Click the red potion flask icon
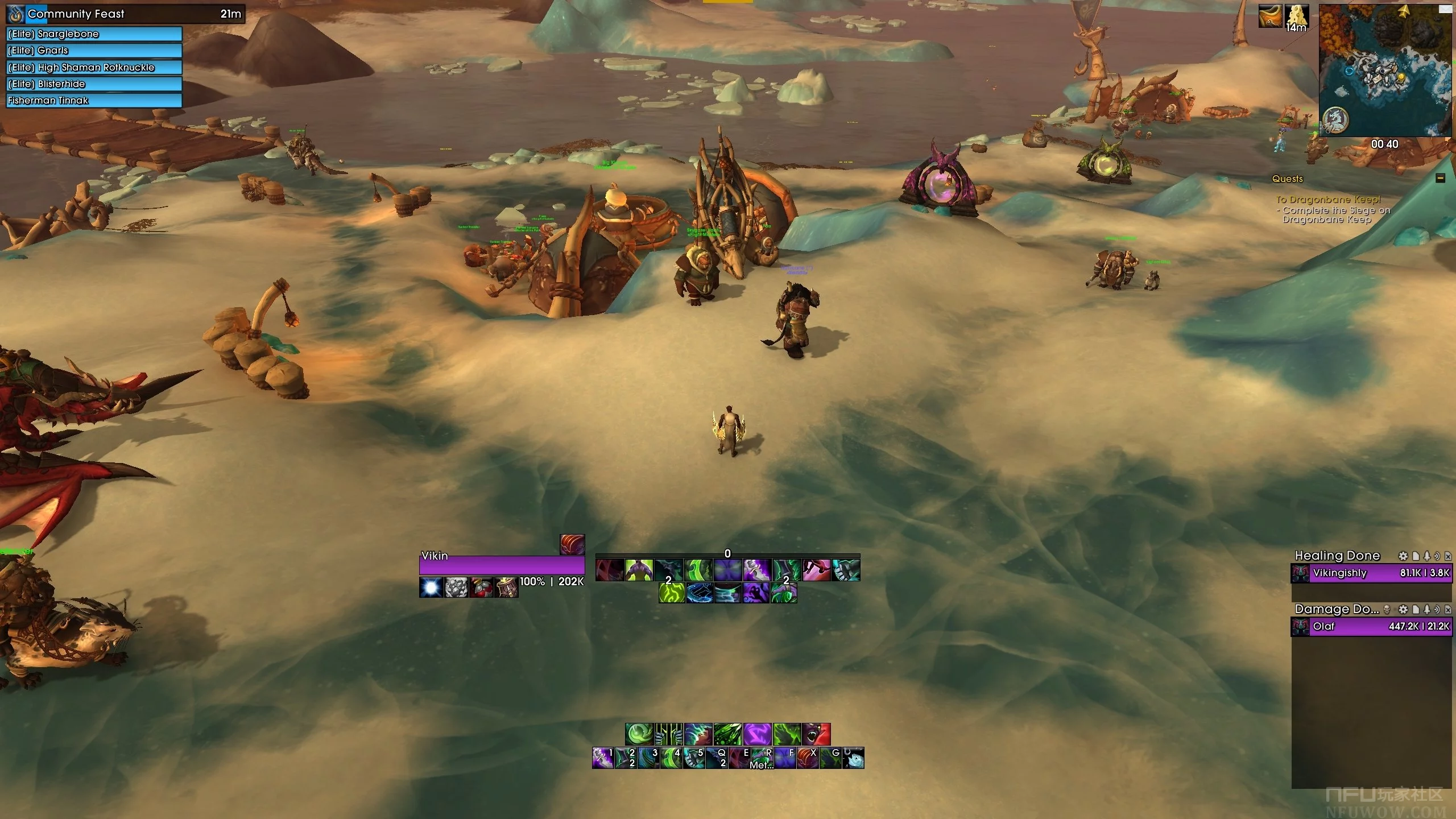The image size is (1456, 819). [481, 588]
